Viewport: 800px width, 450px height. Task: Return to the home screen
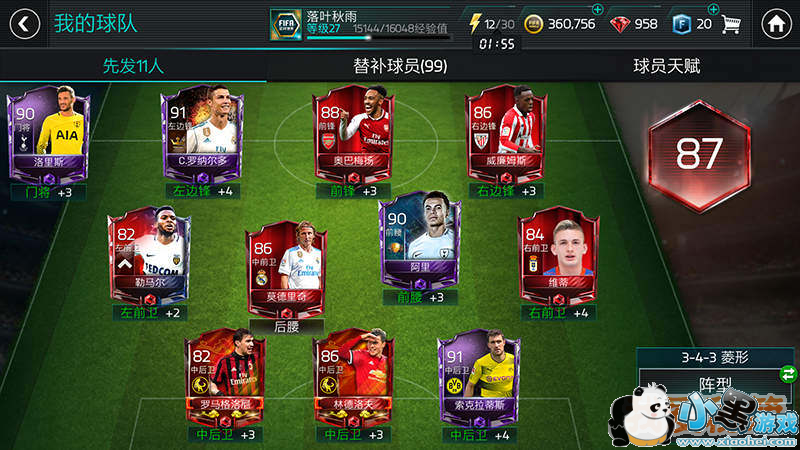[775, 23]
